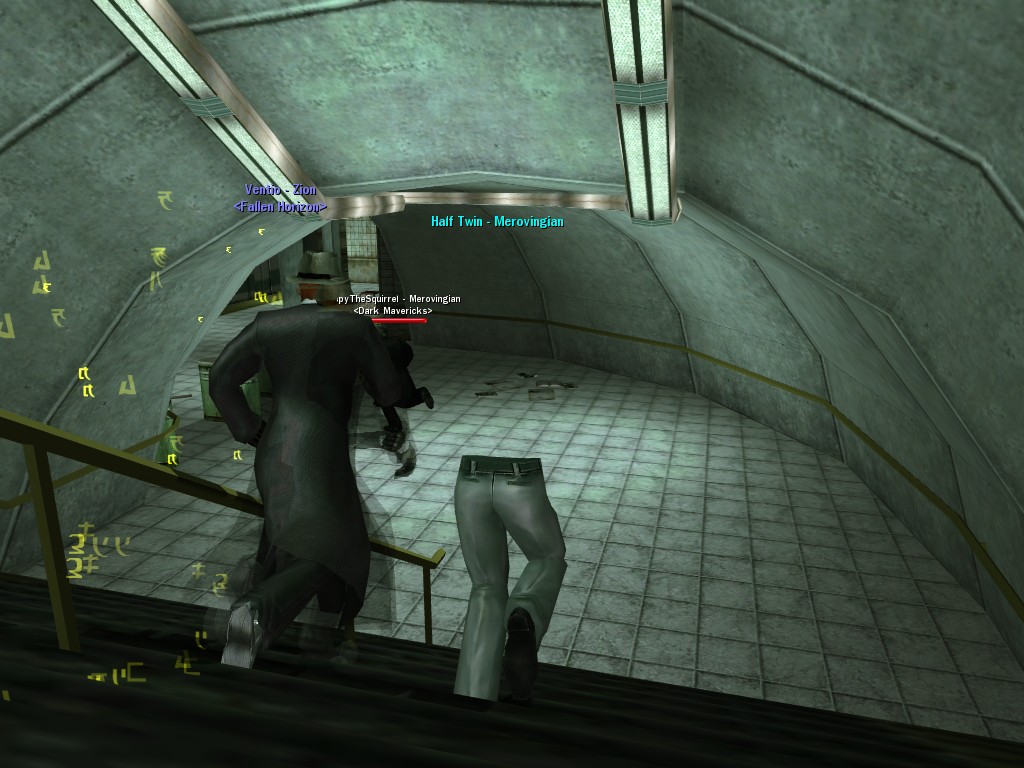Target the Half Twin - Merovingian nameplate
The width and height of the screenshot is (1024, 768).
(x=497, y=222)
